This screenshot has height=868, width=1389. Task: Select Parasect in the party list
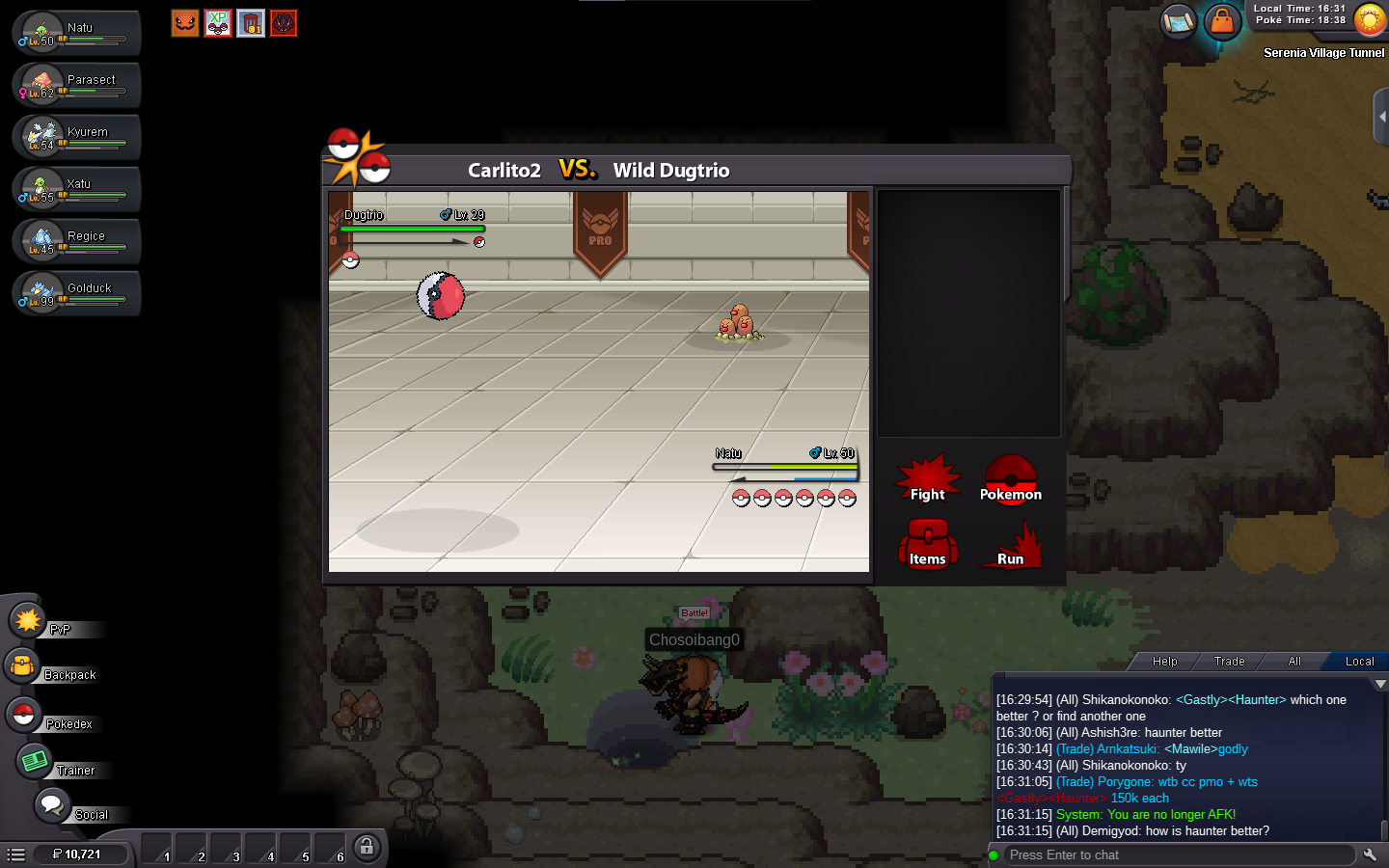[77, 85]
